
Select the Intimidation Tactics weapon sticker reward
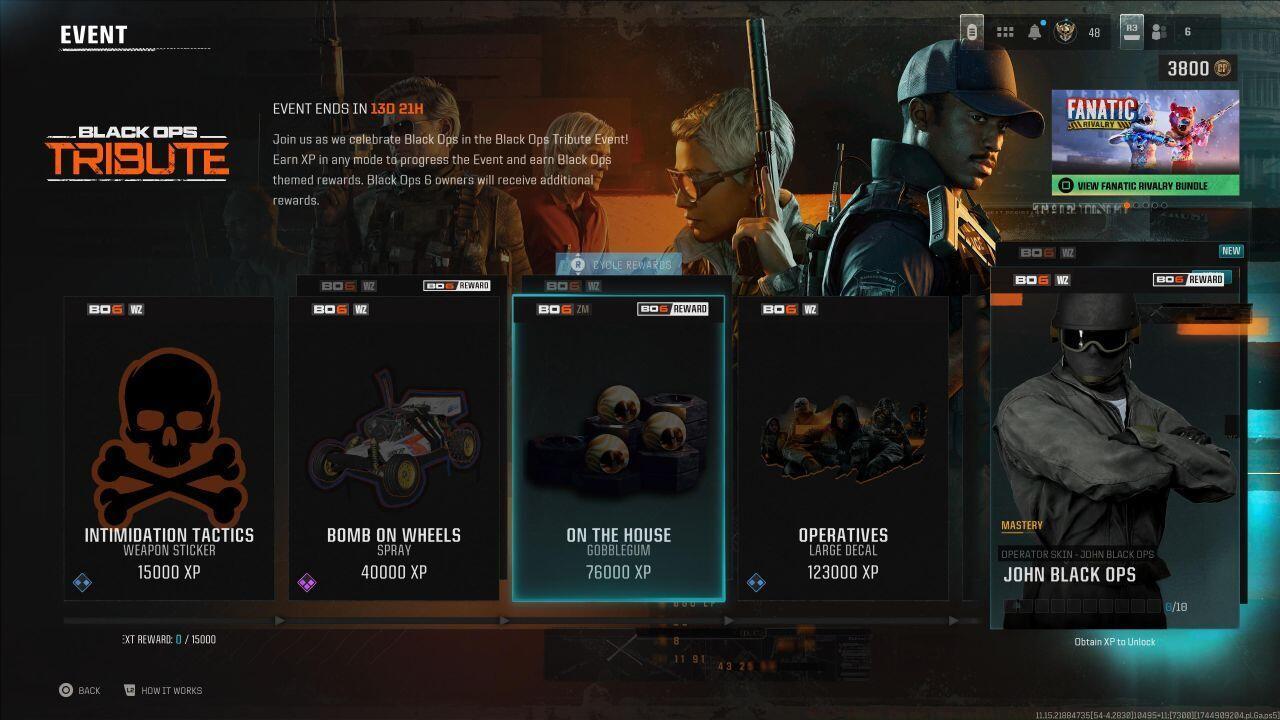169,448
